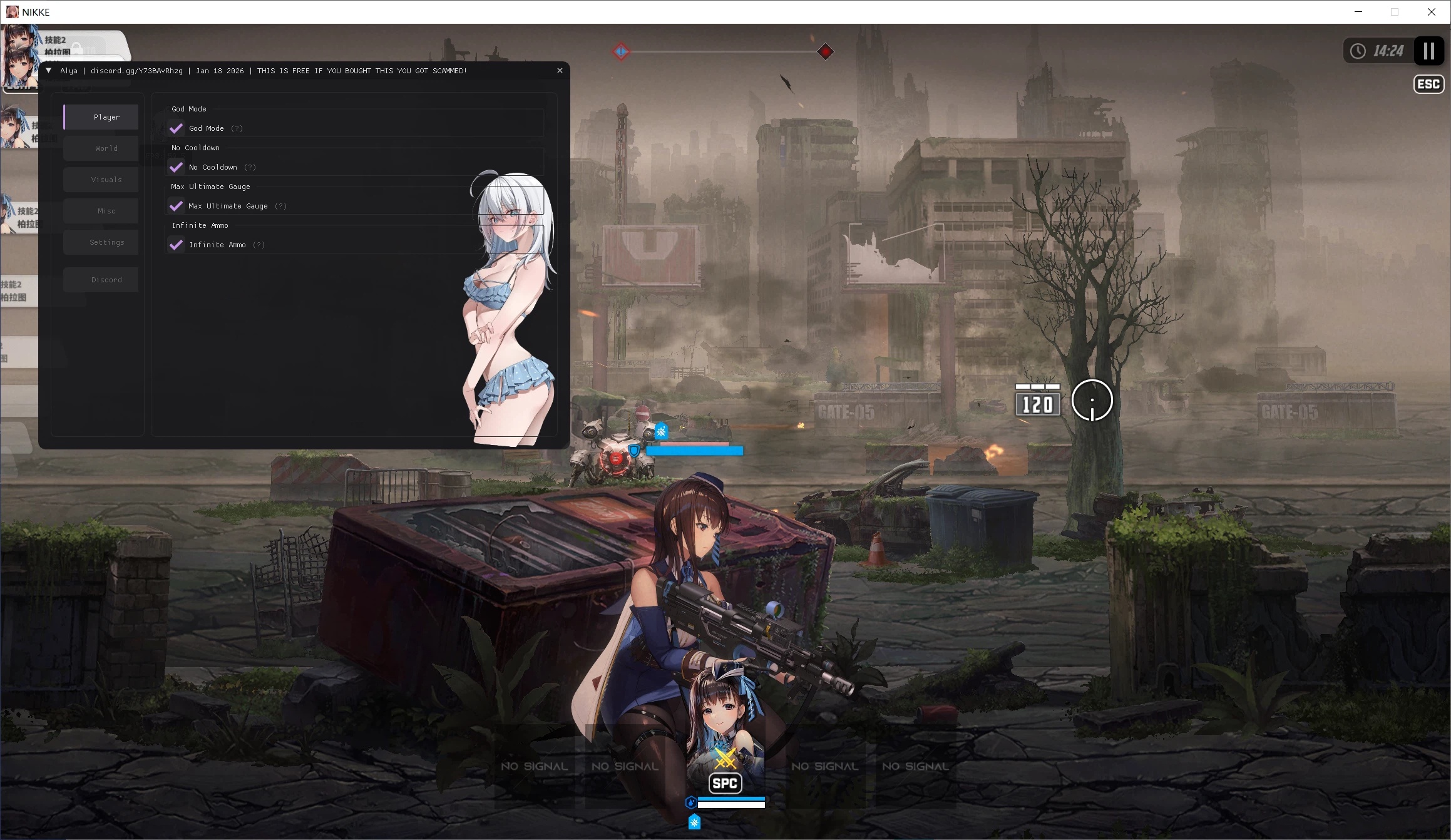Toggle the Max Ultimate Gauge checkbox
1451x840 pixels.
tap(176, 206)
